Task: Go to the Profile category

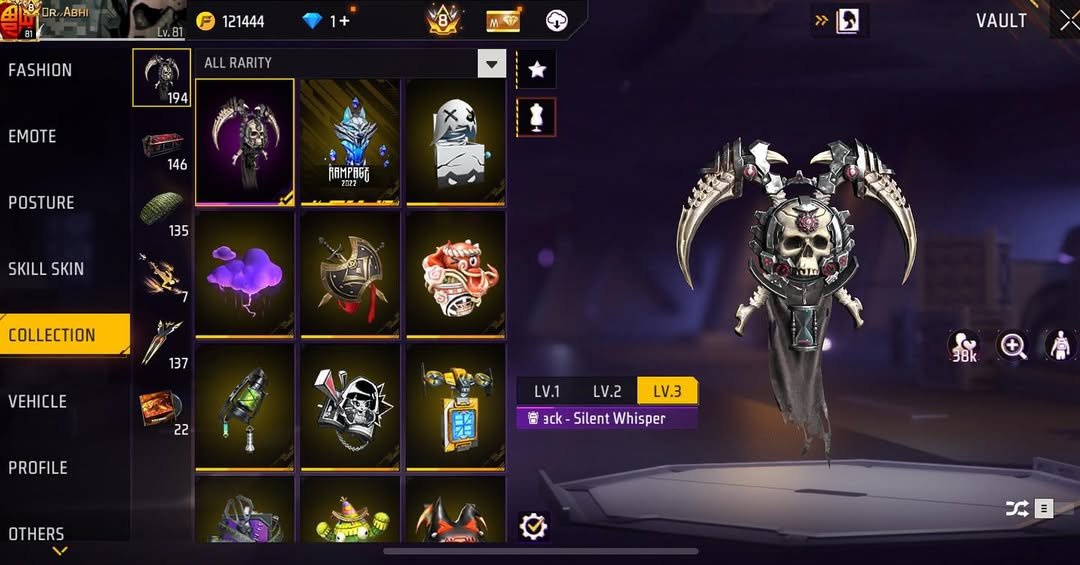Action: (x=40, y=467)
